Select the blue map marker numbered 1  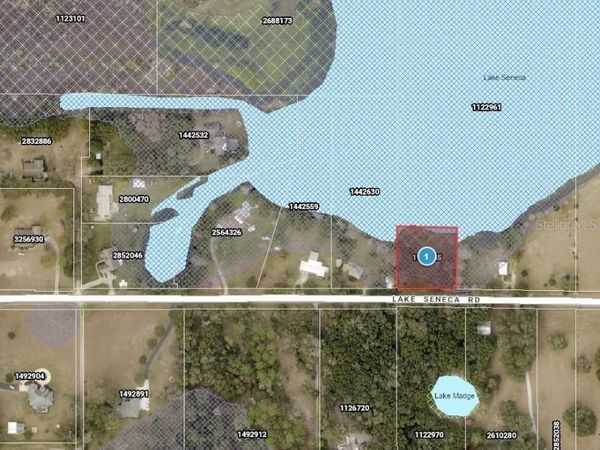[x=427, y=257]
